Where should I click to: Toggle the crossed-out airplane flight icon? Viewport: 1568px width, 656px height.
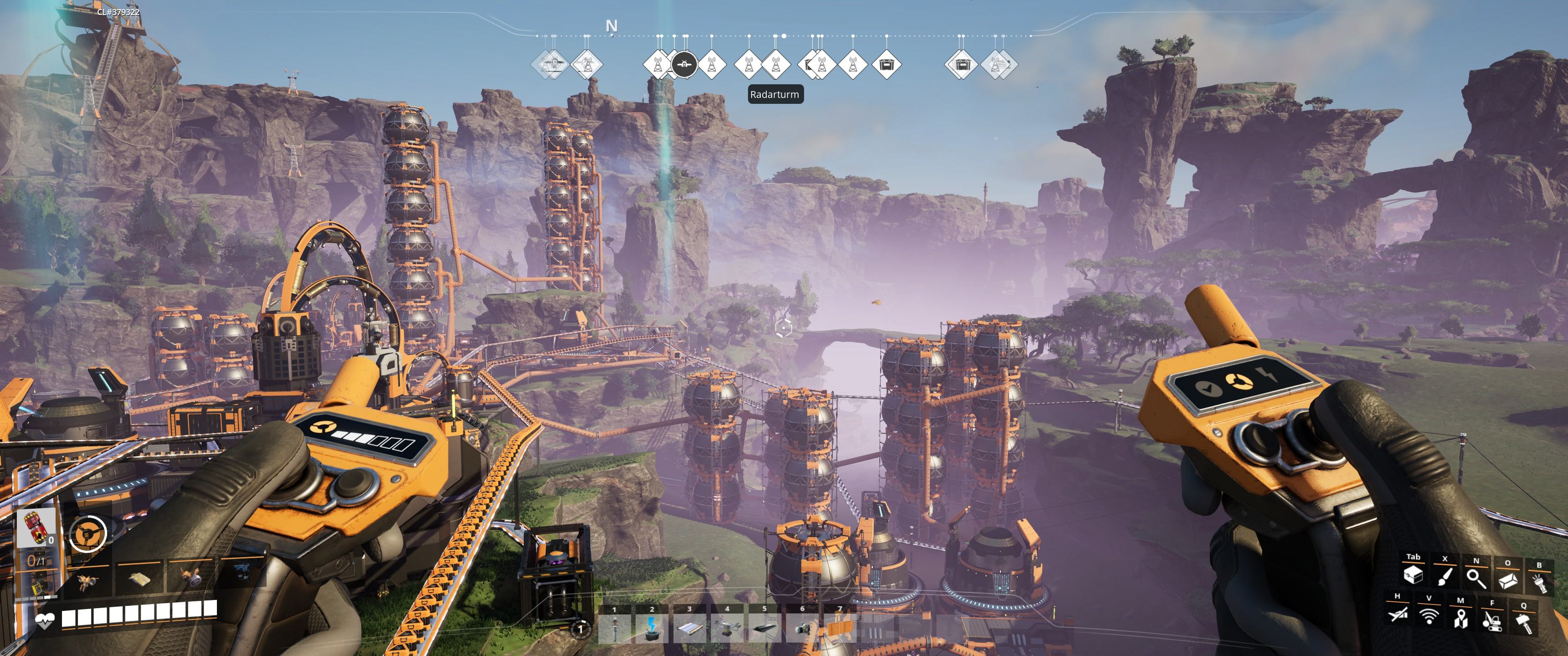[1398, 615]
